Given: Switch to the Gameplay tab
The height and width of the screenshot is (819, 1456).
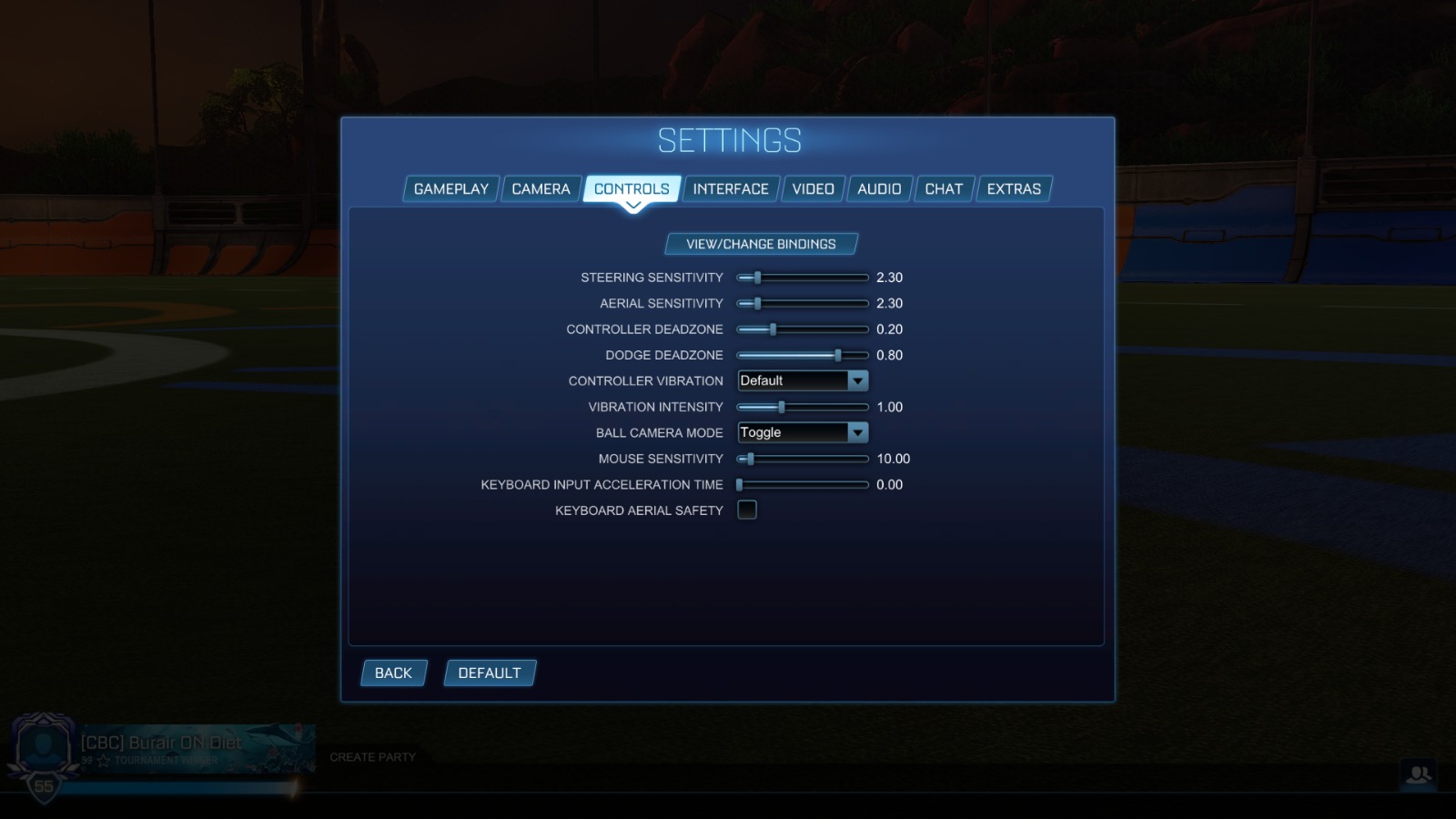Looking at the screenshot, I should (x=450, y=188).
